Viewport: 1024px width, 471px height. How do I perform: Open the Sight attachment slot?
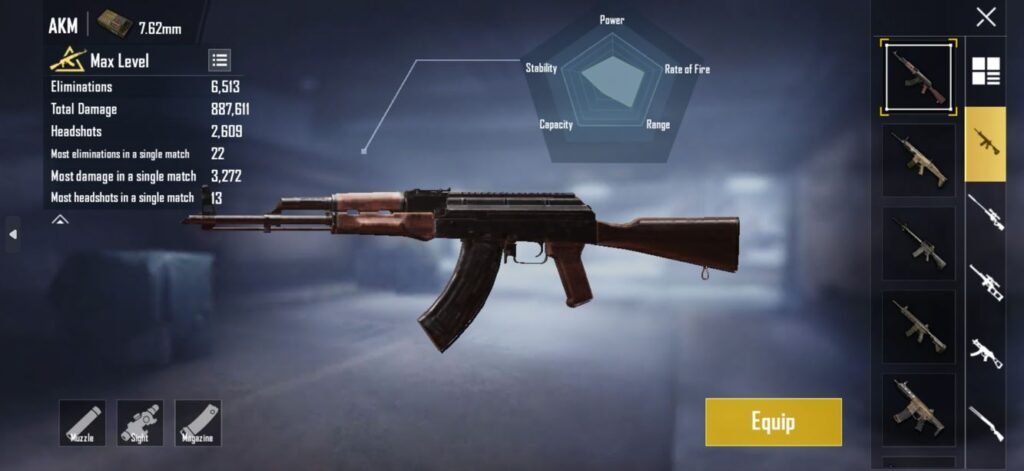140,422
